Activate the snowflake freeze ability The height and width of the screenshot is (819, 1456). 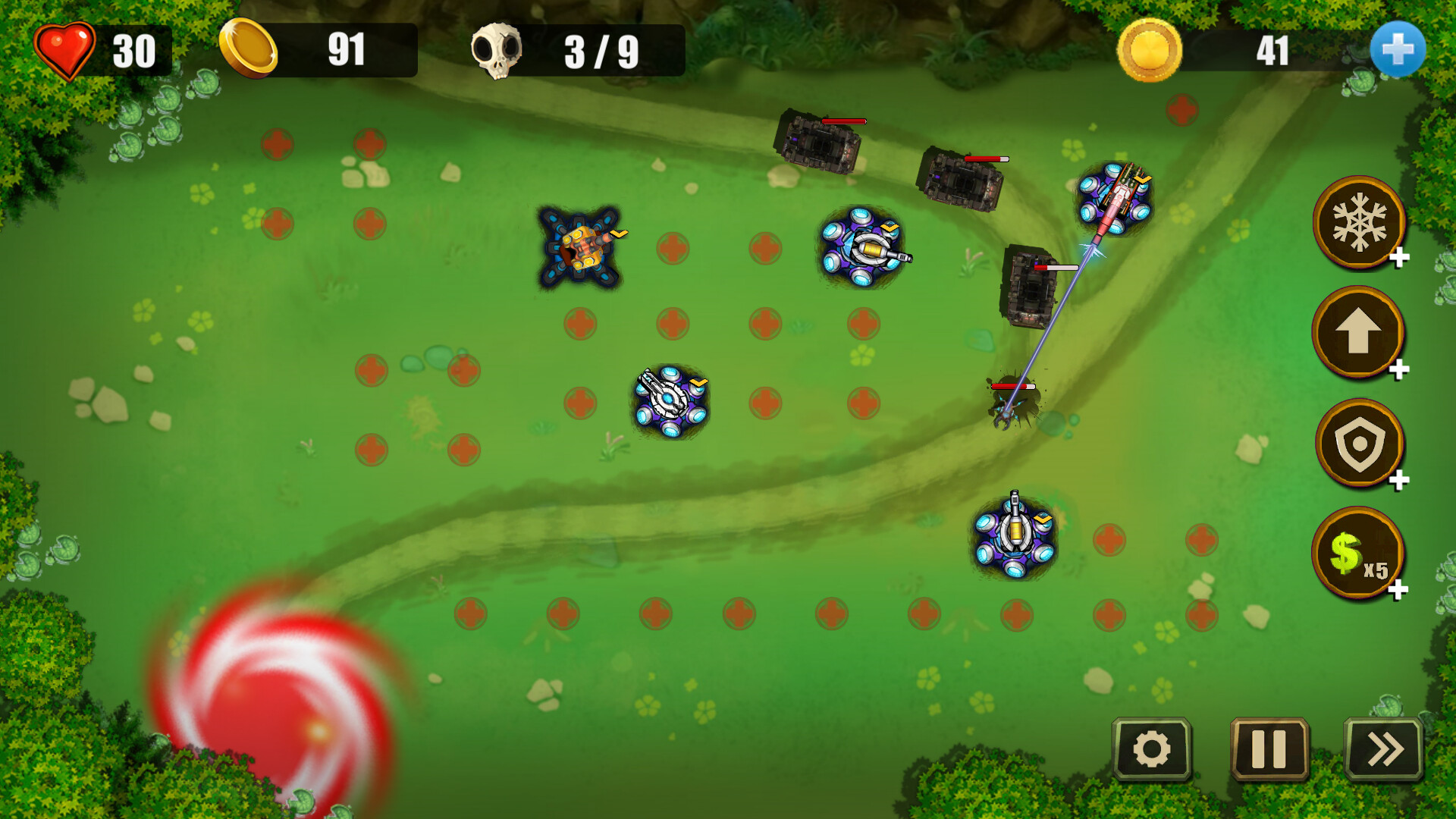[1358, 222]
